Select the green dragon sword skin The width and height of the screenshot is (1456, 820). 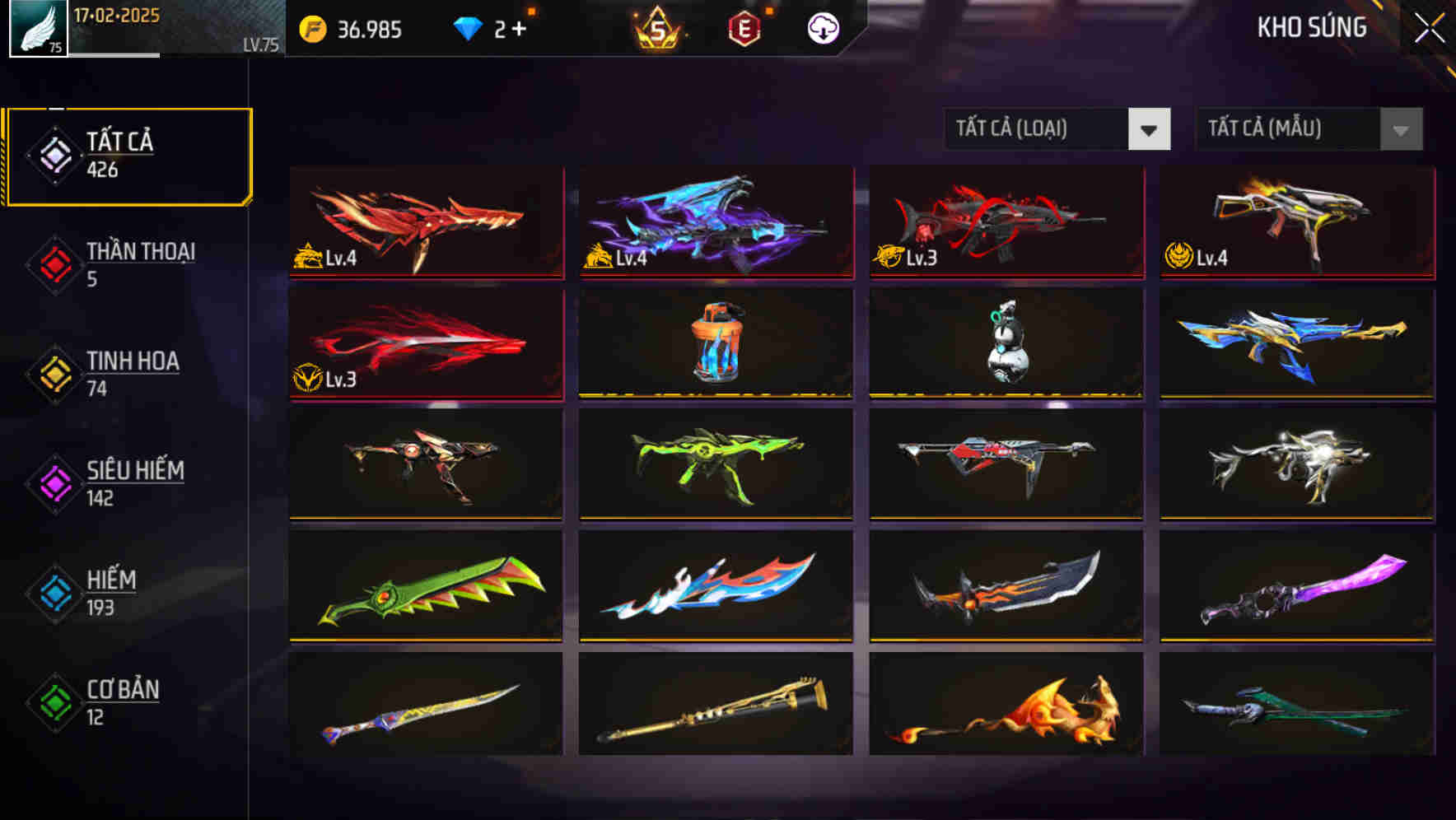(424, 586)
